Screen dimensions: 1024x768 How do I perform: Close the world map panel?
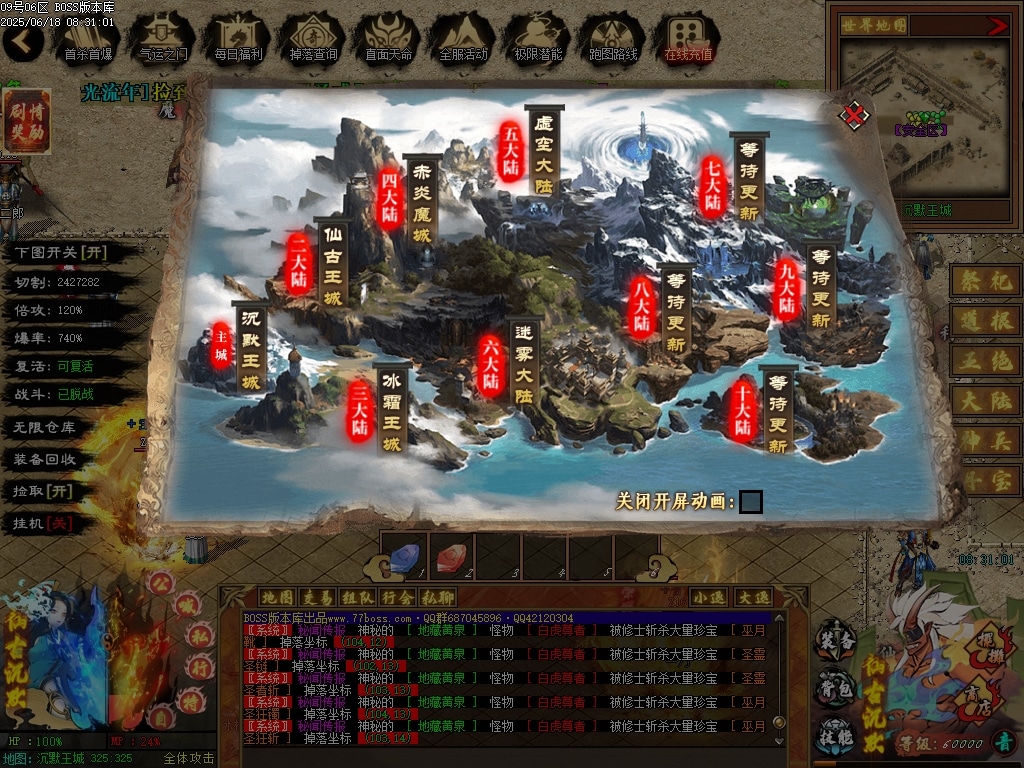point(853,115)
